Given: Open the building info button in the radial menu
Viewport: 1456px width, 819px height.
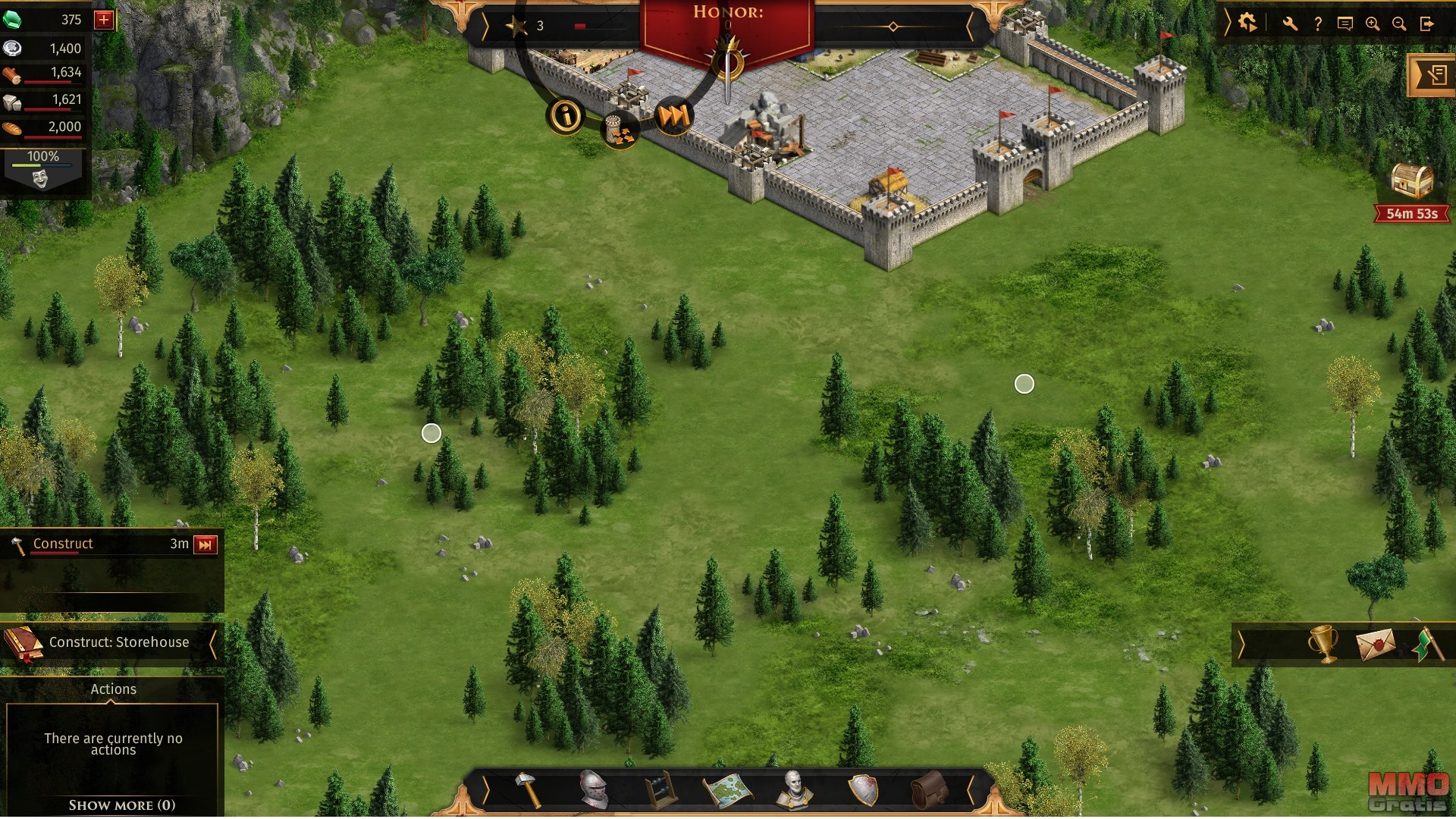Looking at the screenshot, I should point(565,116).
